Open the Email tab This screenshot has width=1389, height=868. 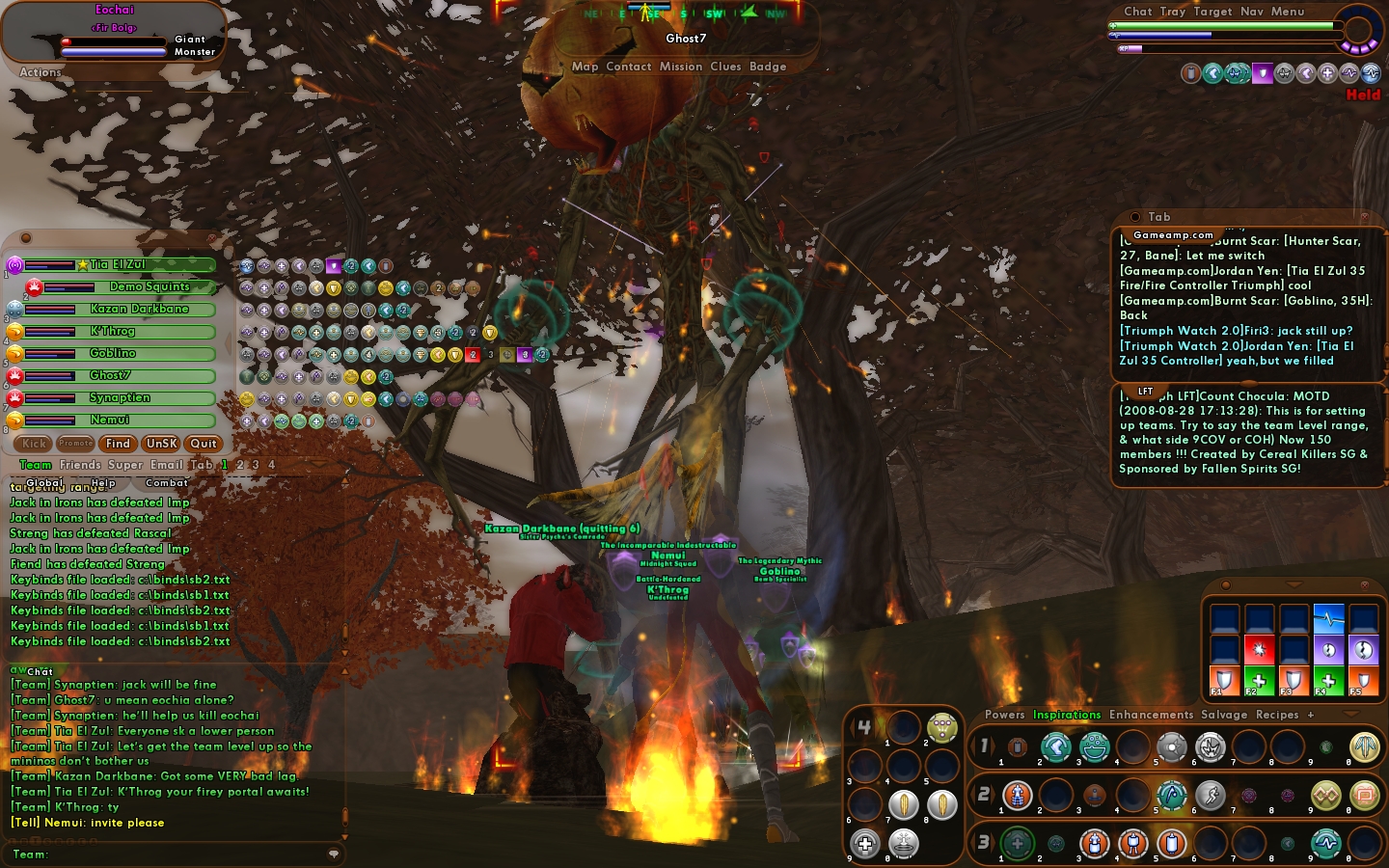click(166, 465)
